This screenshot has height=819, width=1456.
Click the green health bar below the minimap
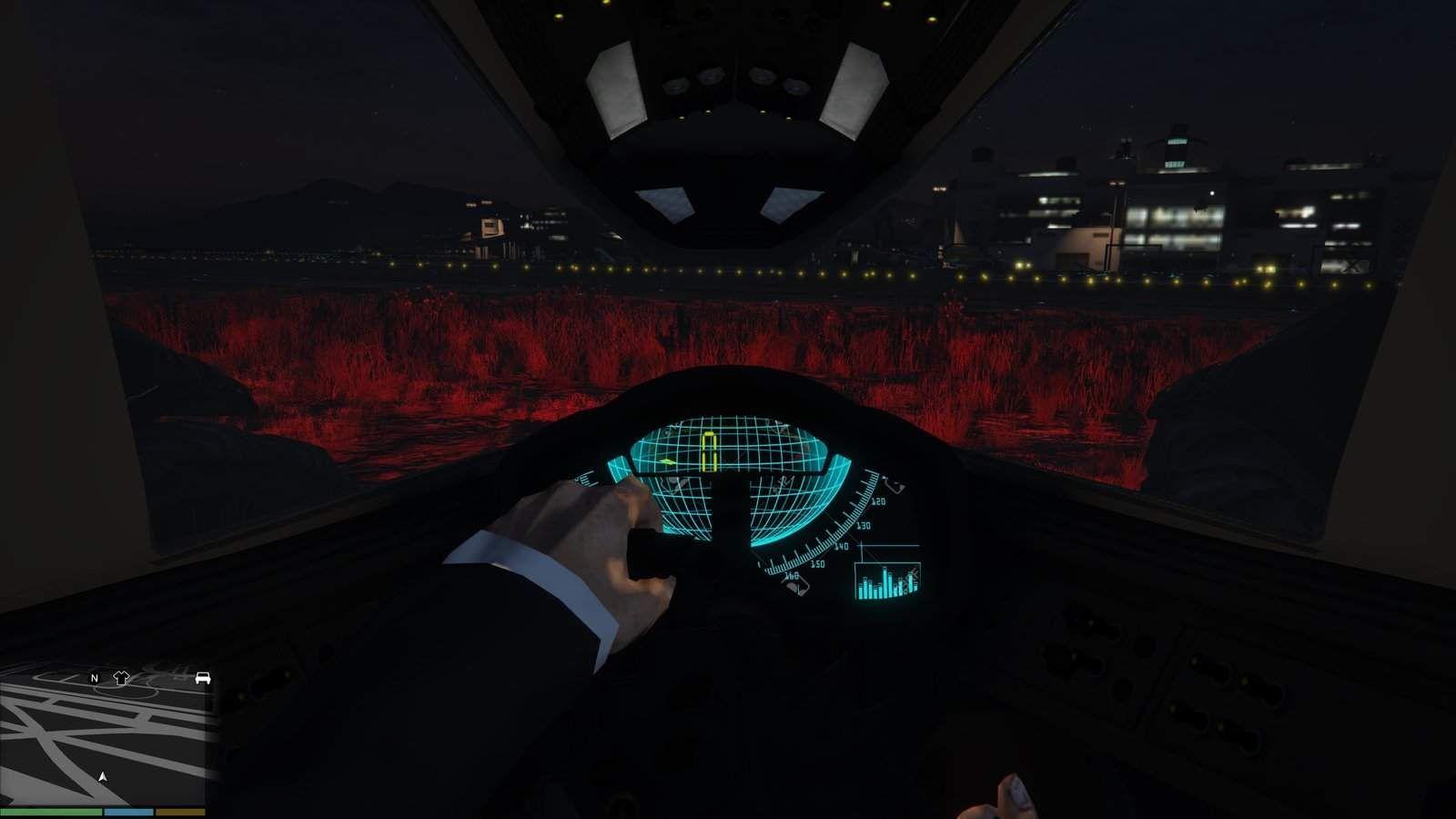[x=53, y=811]
